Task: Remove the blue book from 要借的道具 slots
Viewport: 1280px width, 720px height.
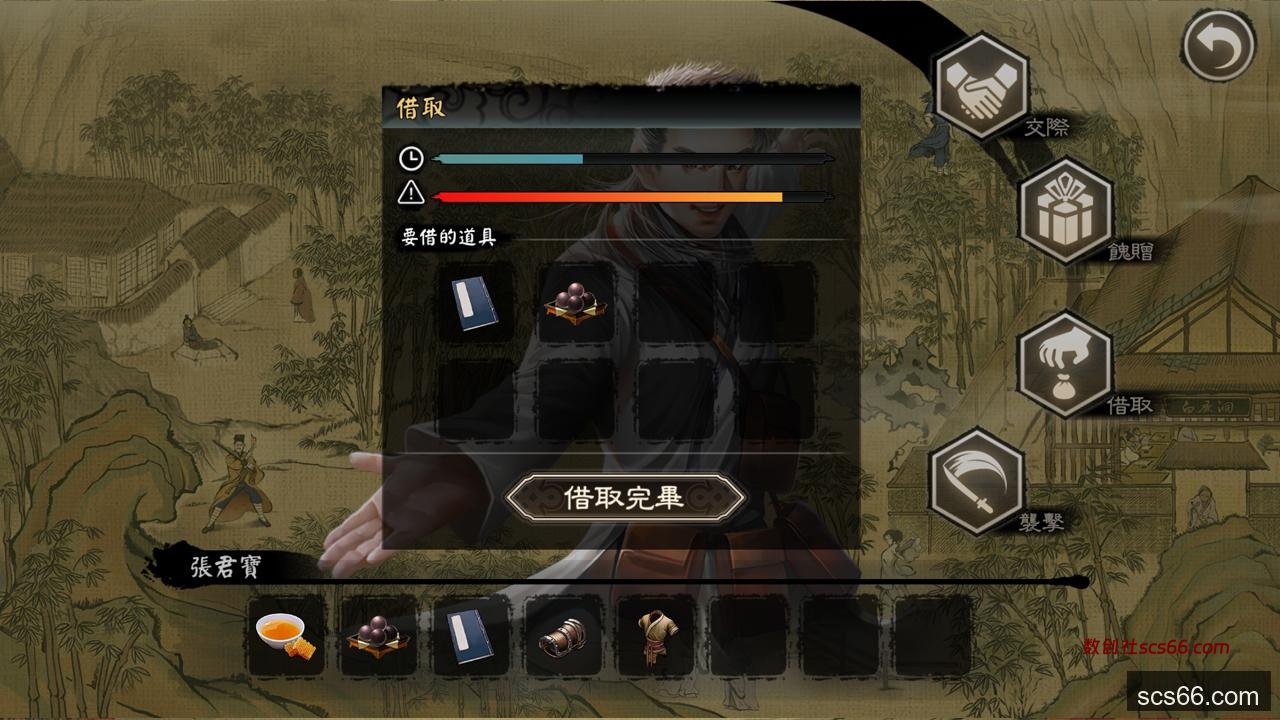Action: [476, 303]
